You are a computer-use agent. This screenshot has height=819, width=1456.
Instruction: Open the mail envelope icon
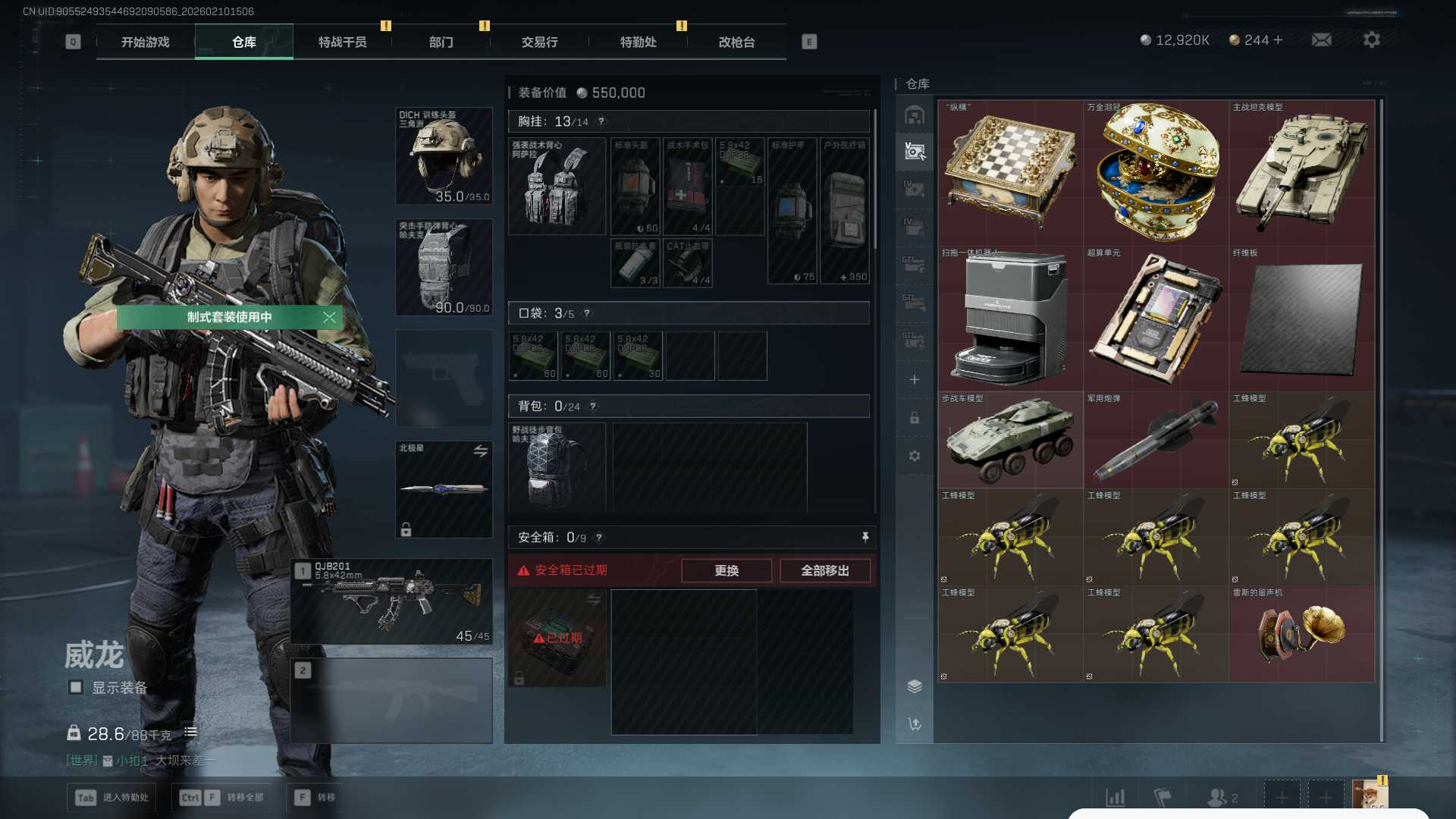pyautogui.click(x=1321, y=40)
